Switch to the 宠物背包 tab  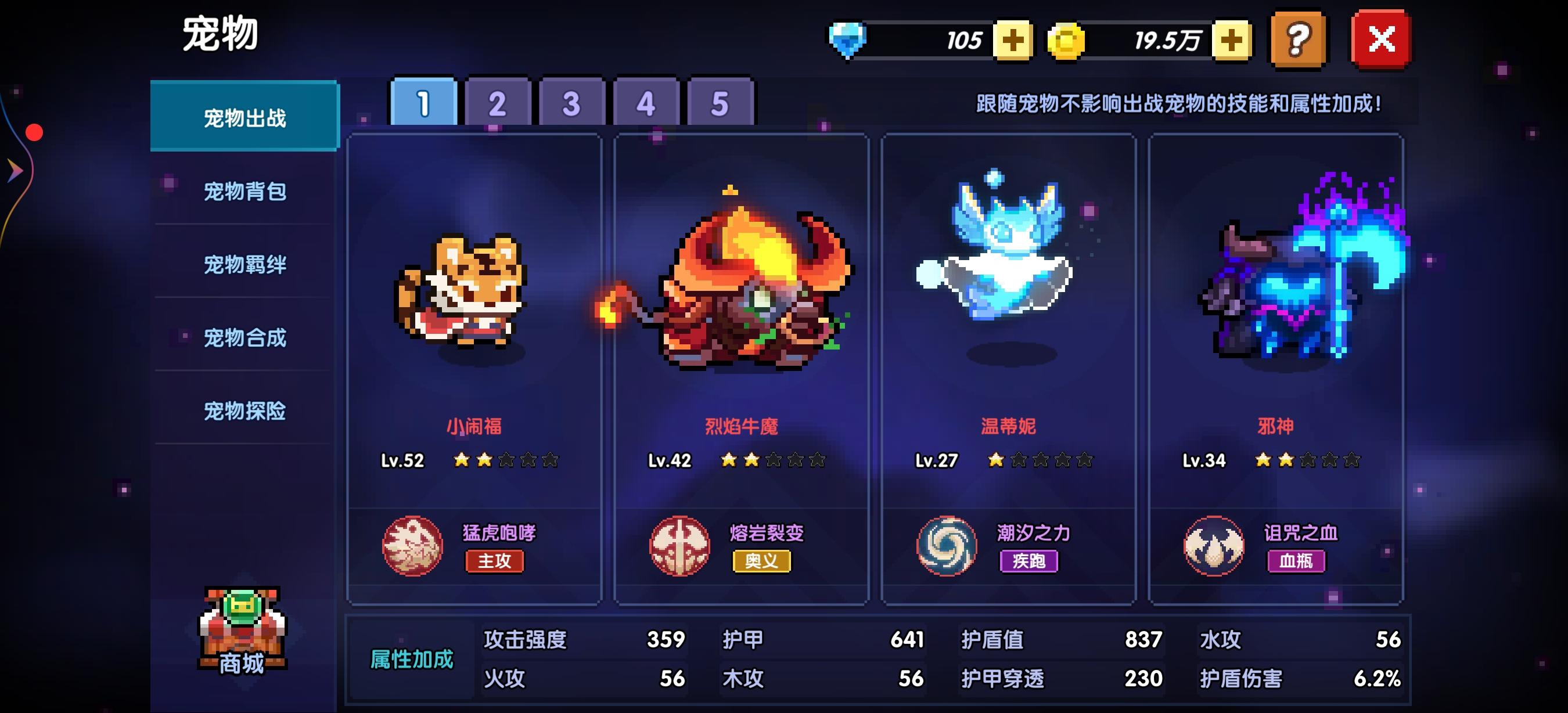click(x=243, y=192)
